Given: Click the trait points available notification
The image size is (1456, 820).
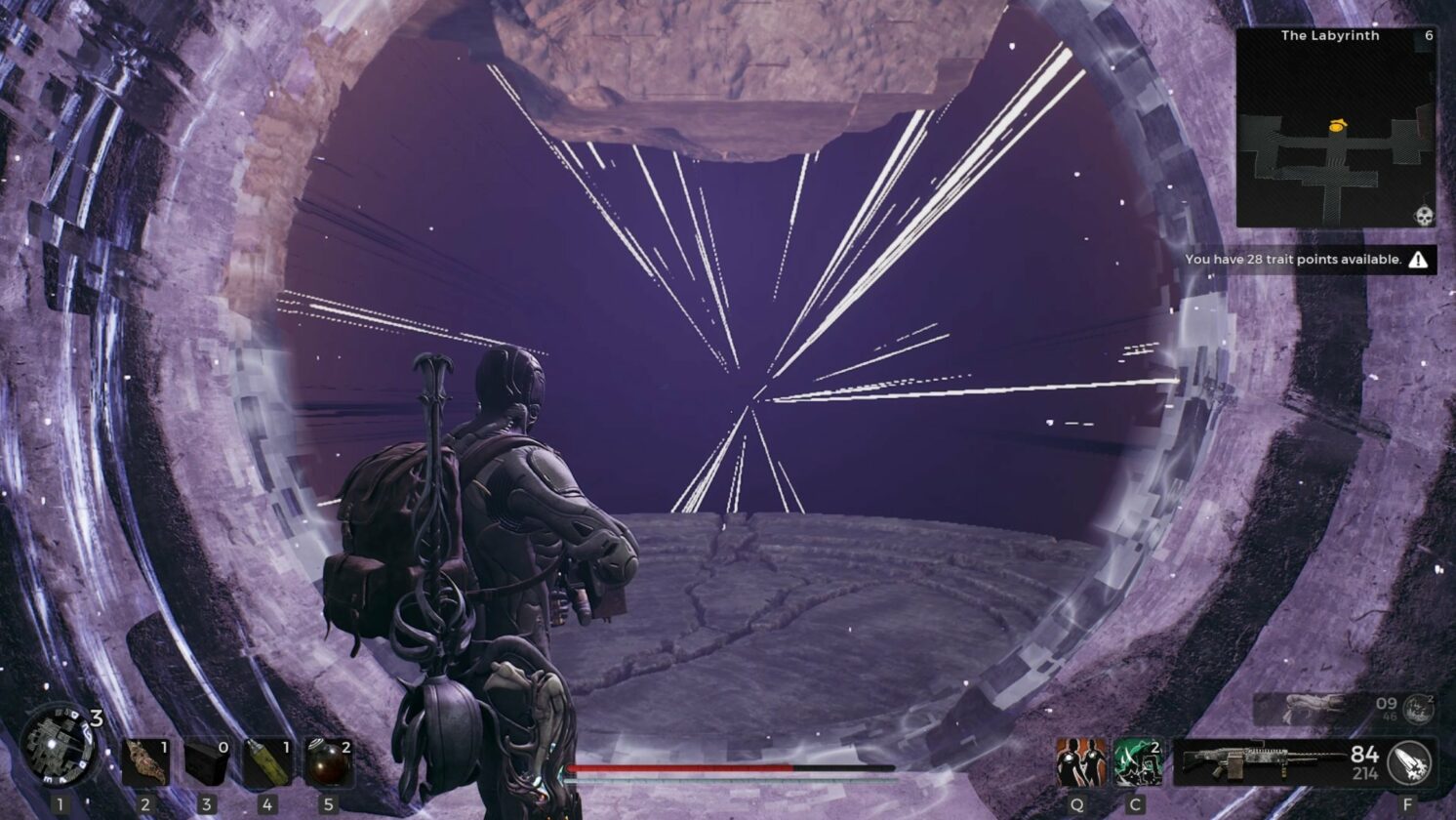Looking at the screenshot, I should pos(1306,260).
